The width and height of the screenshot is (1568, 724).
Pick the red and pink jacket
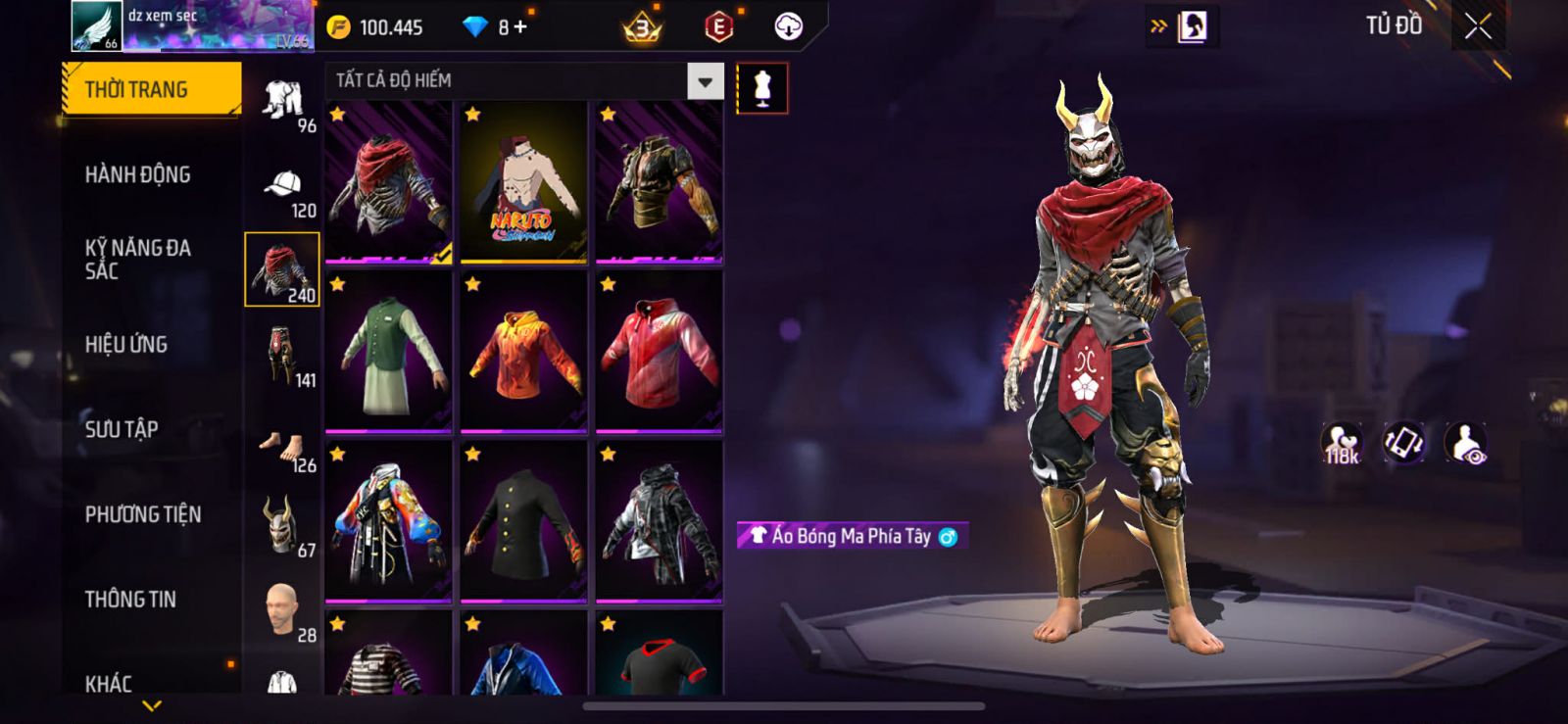[x=659, y=353]
